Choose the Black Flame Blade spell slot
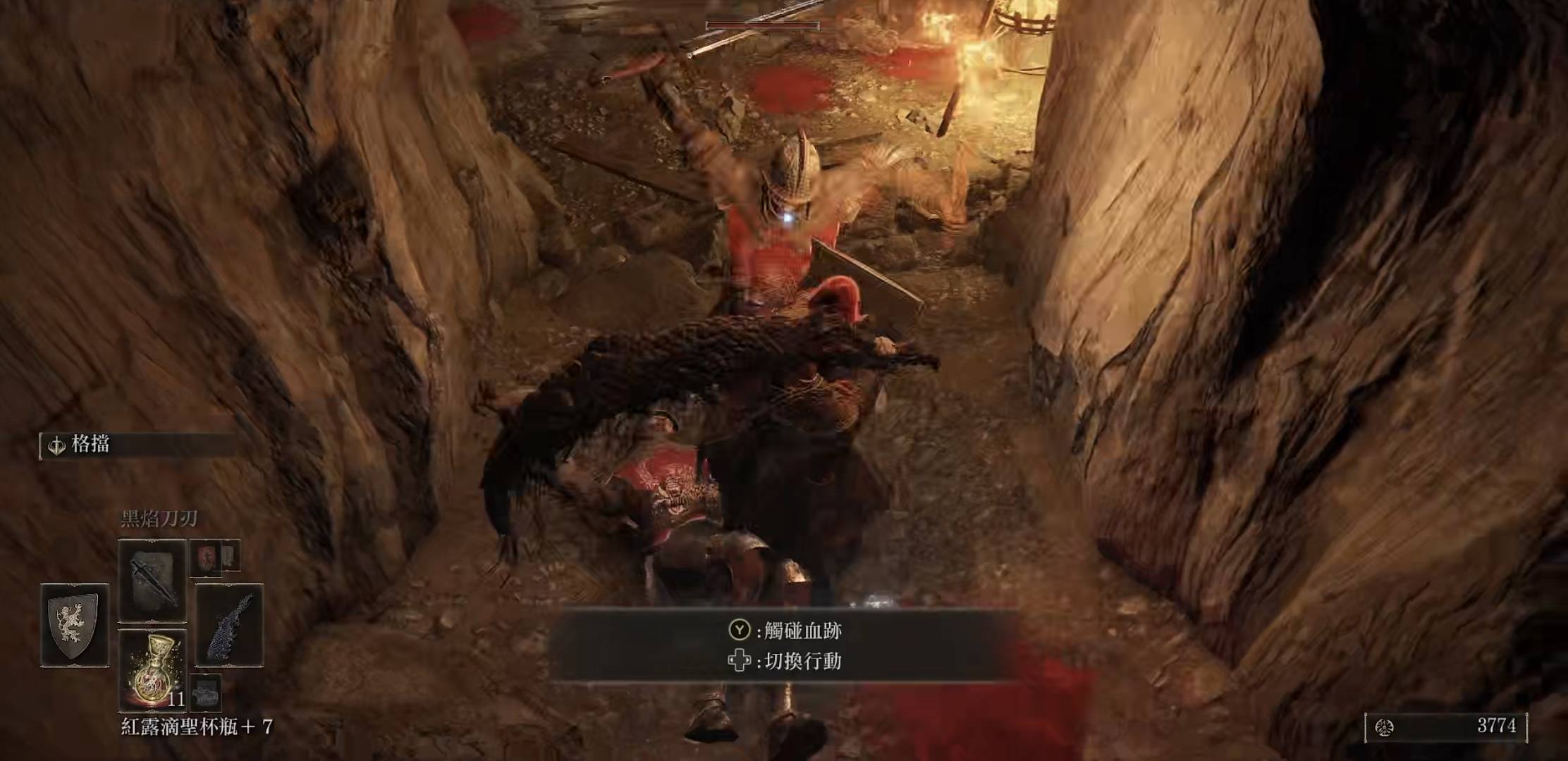Image resolution: width=1568 pixels, height=761 pixels. [x=152, y=581]
